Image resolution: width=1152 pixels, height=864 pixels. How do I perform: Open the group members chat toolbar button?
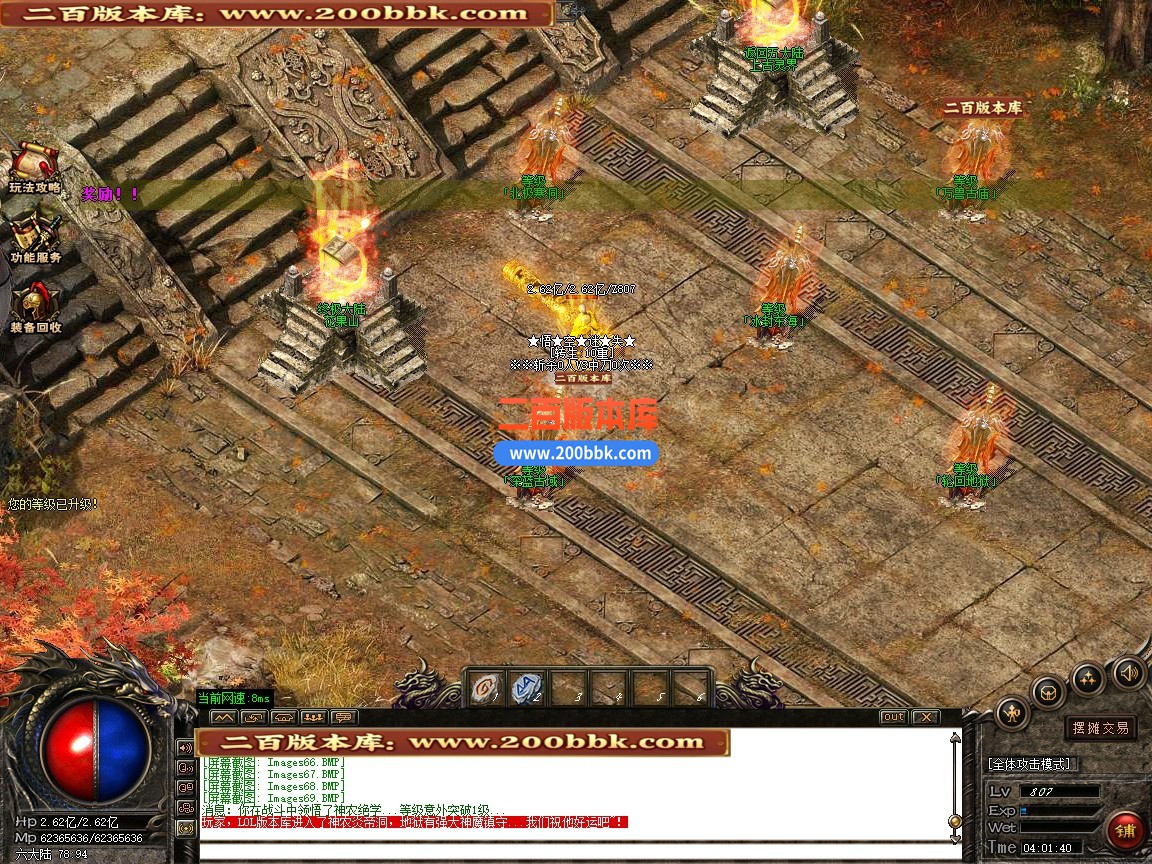tap(313, 717)
